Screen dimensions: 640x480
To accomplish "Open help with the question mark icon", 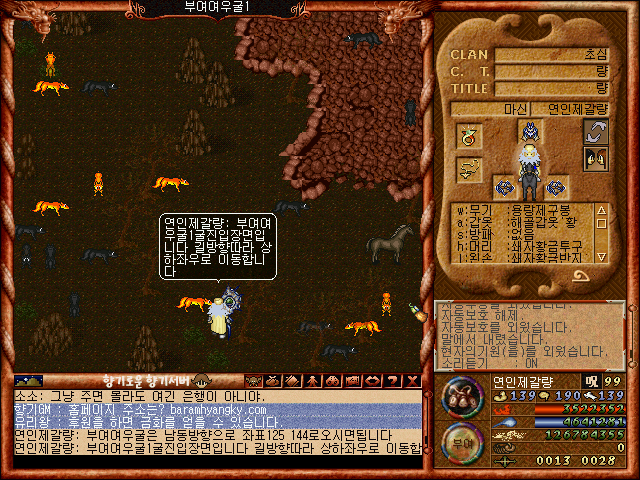I will [x=393, y=381].
